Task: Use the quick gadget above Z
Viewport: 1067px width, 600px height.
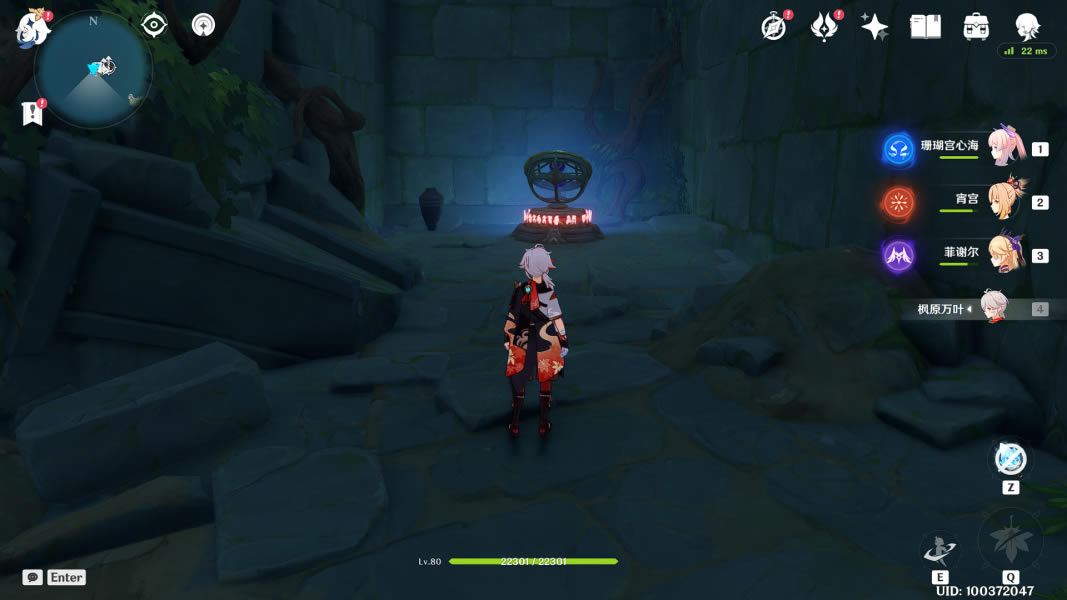Action: [x=1010, y=460]
